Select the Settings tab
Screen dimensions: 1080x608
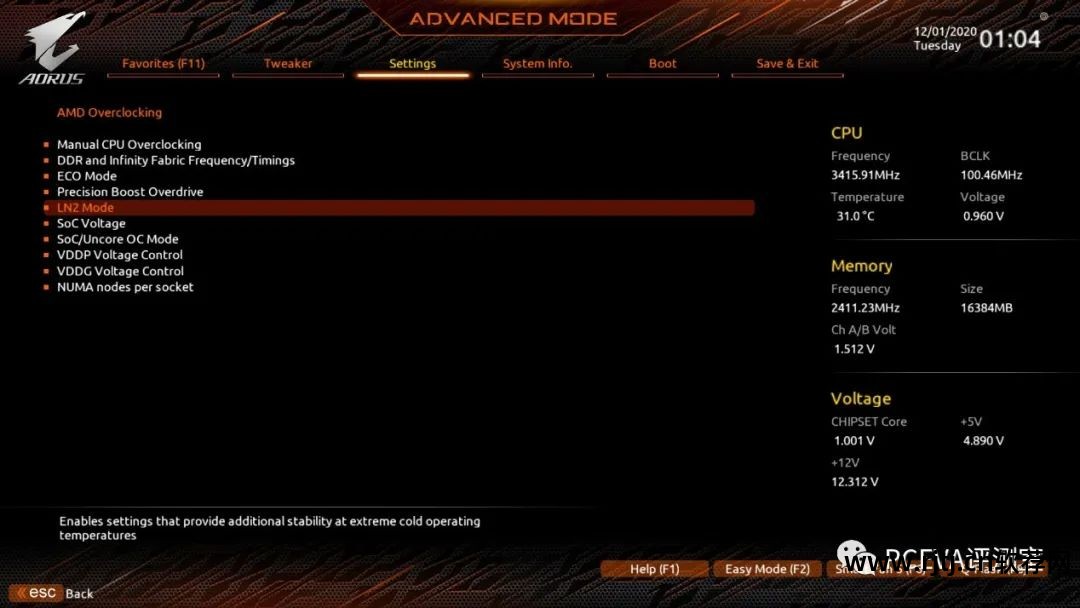coord(412,63)
